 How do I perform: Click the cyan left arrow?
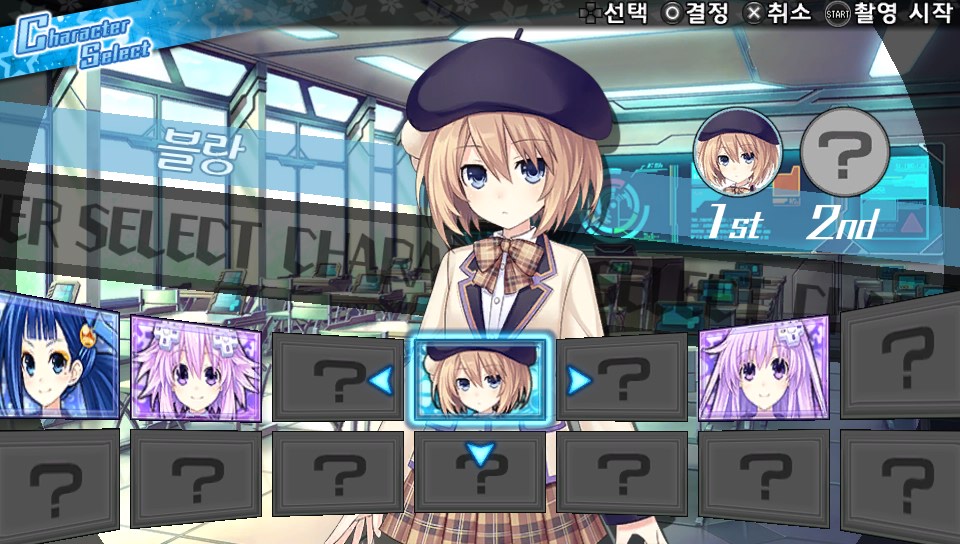tap(381, 380)
